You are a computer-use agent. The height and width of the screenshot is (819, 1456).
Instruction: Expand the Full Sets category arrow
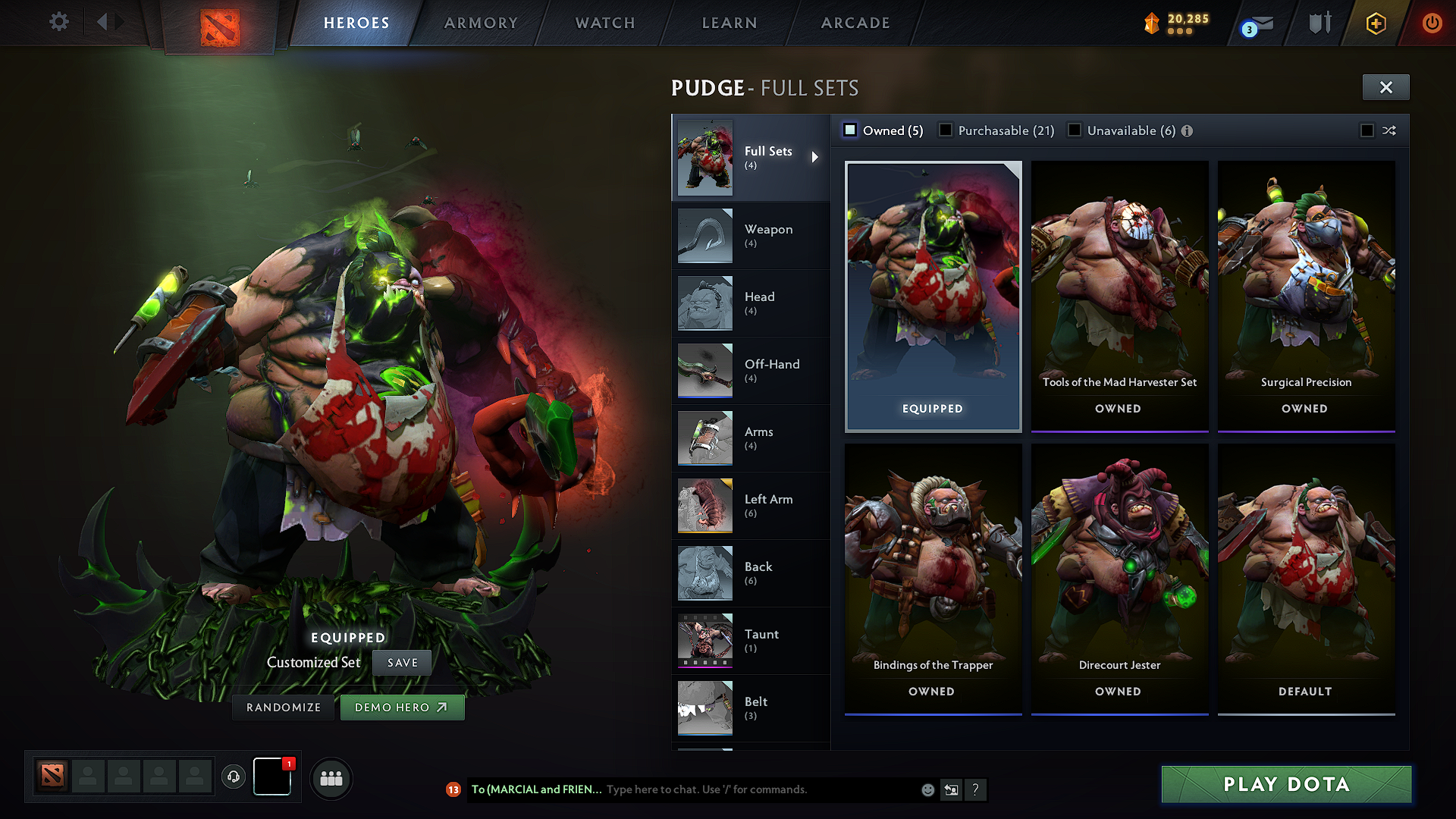[816, 158]
